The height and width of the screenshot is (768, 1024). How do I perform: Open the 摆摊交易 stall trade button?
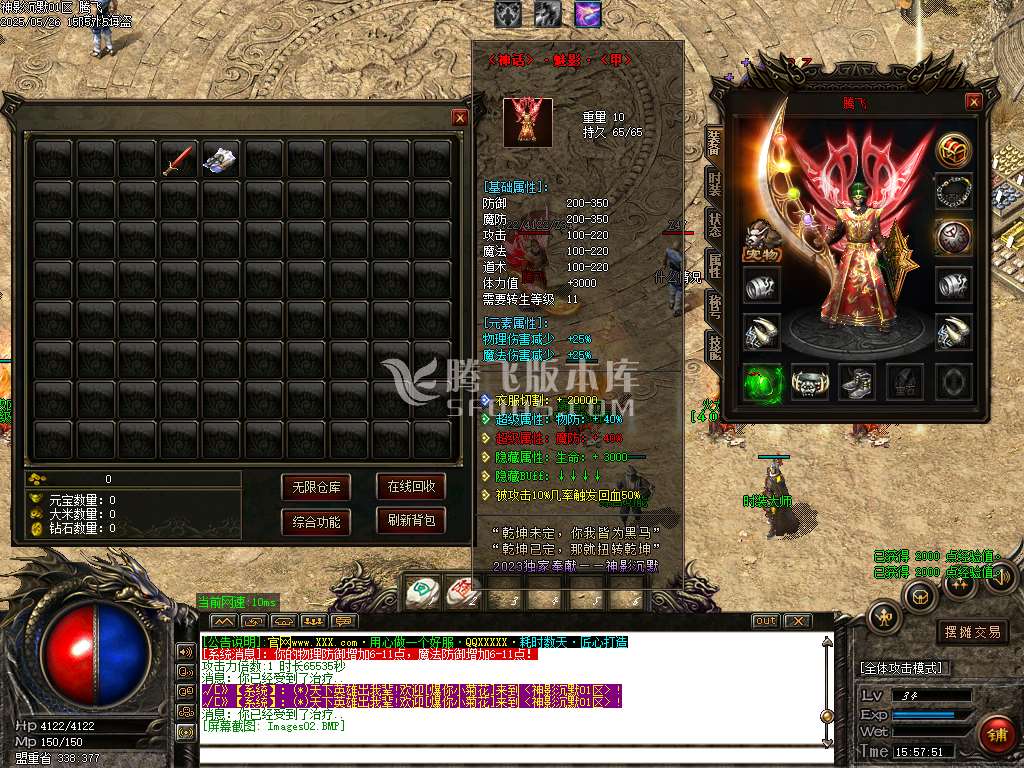973,632
